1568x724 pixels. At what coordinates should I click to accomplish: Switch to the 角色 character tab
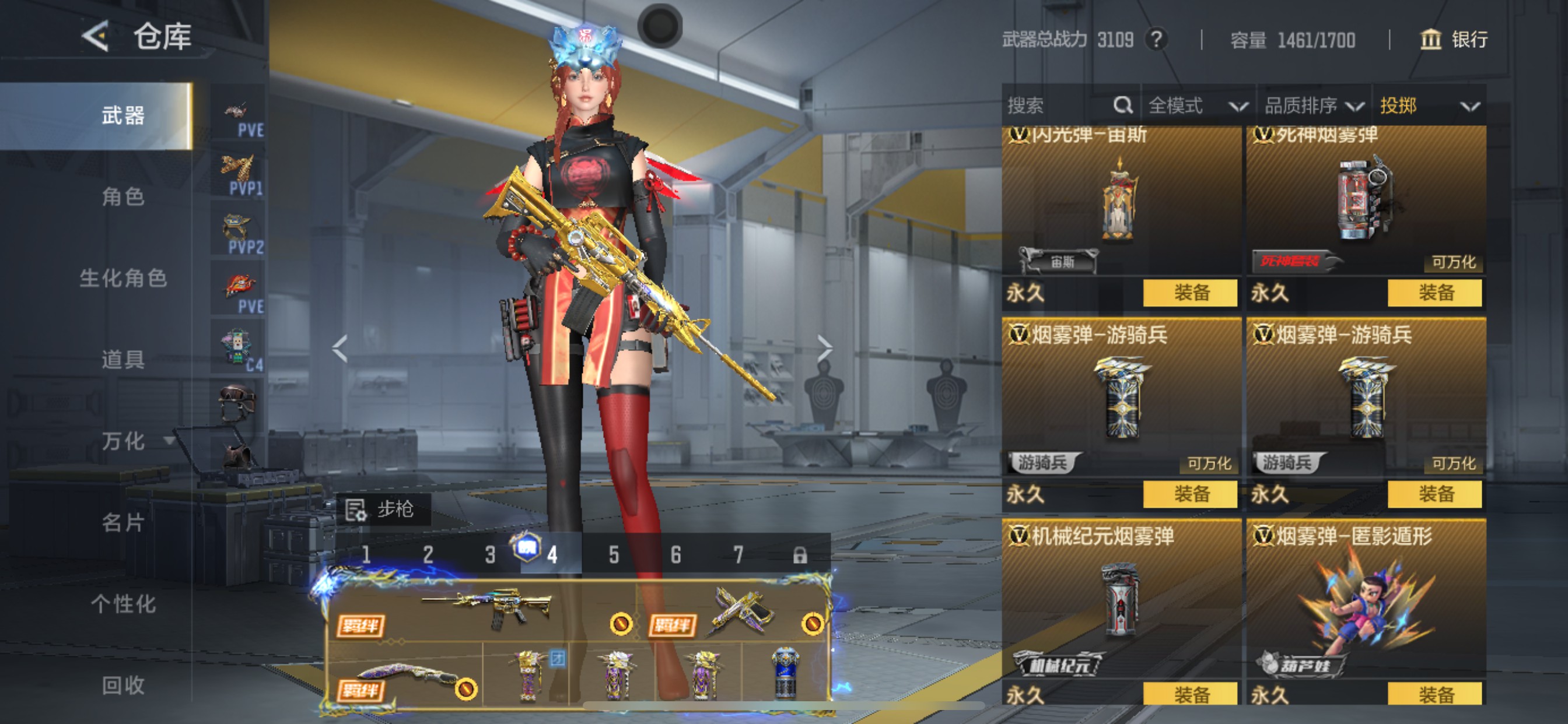click(123, 196)
